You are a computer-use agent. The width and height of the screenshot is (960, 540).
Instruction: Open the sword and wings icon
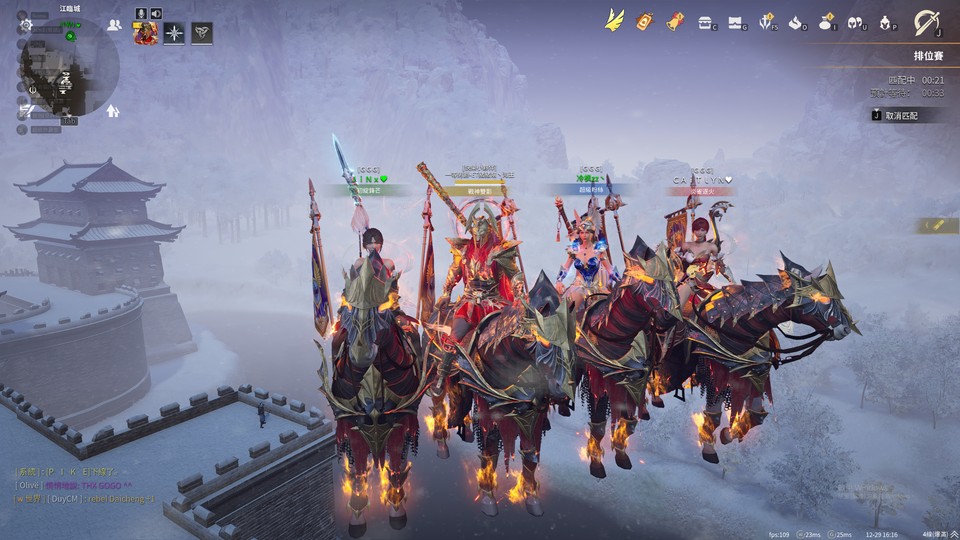[x=767, y=21]
